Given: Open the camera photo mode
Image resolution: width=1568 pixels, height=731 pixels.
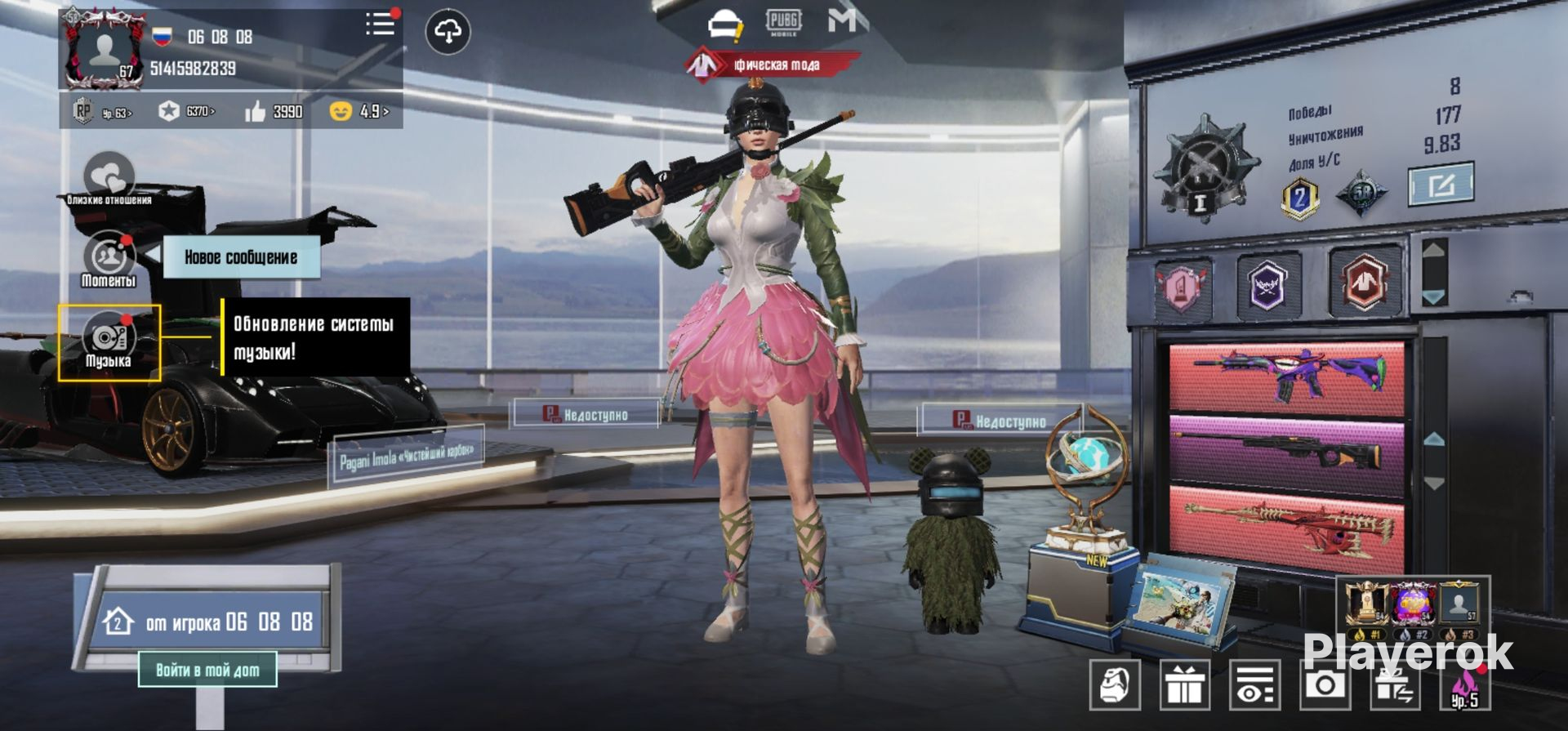Looking at the screenshot, I should pyautogui.click(x=1325, y=685).
